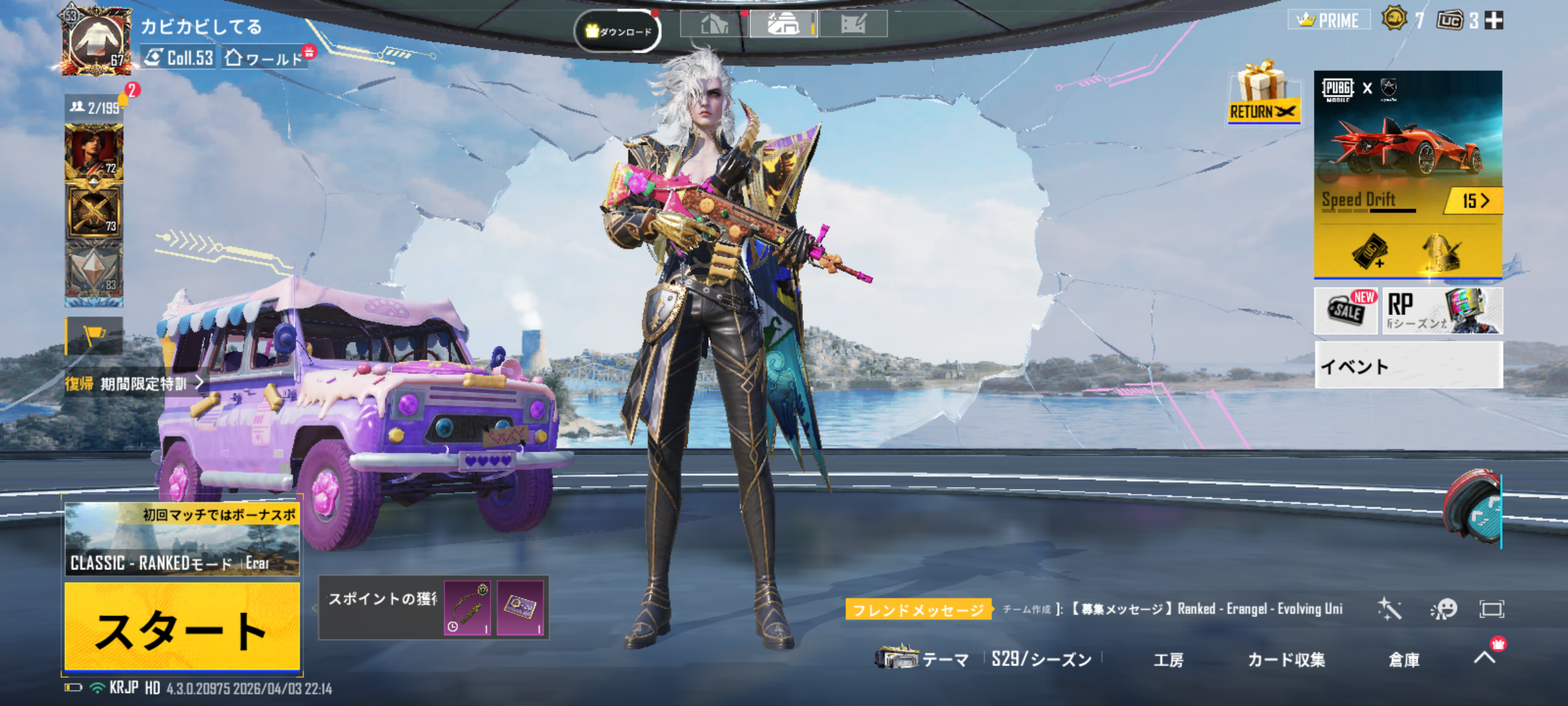1568x706 pixels.
Task: Open the player profile avatar
Action: pos(97,41)
